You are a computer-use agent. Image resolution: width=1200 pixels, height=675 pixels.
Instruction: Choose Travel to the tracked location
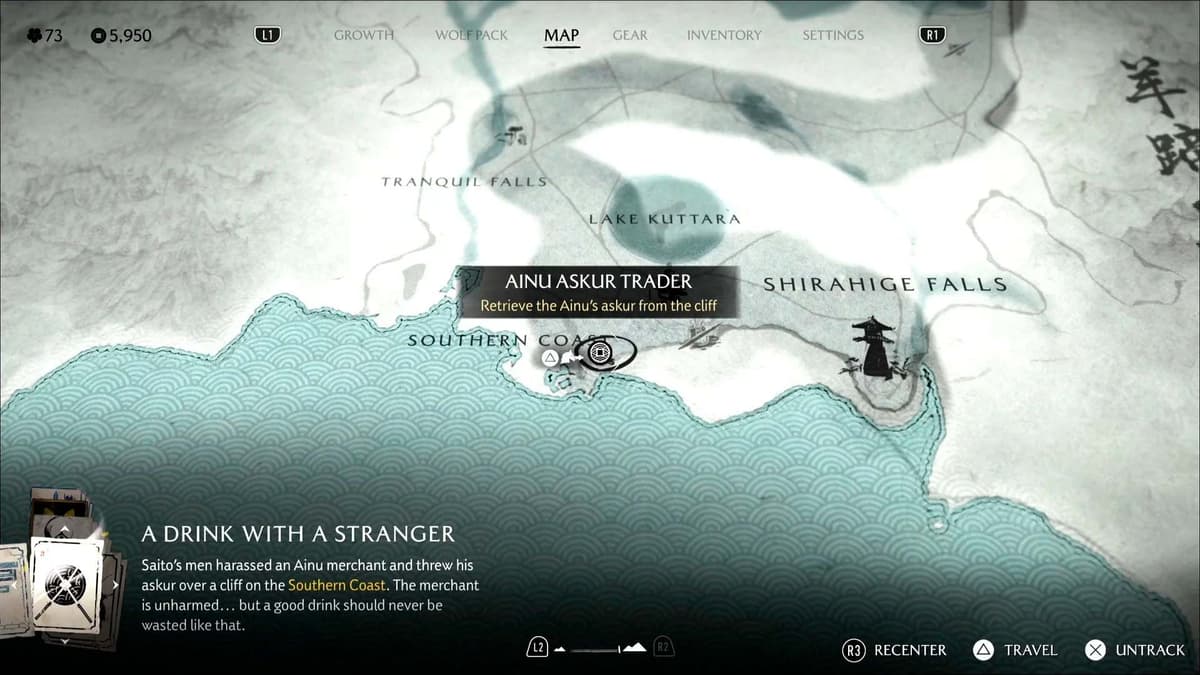pyautogui.click(x=1015, y=650)
